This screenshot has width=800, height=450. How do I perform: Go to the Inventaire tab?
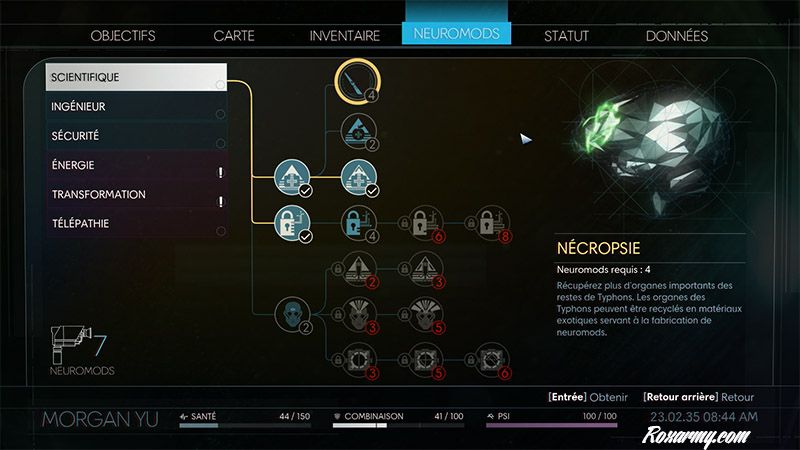(344, 35)
